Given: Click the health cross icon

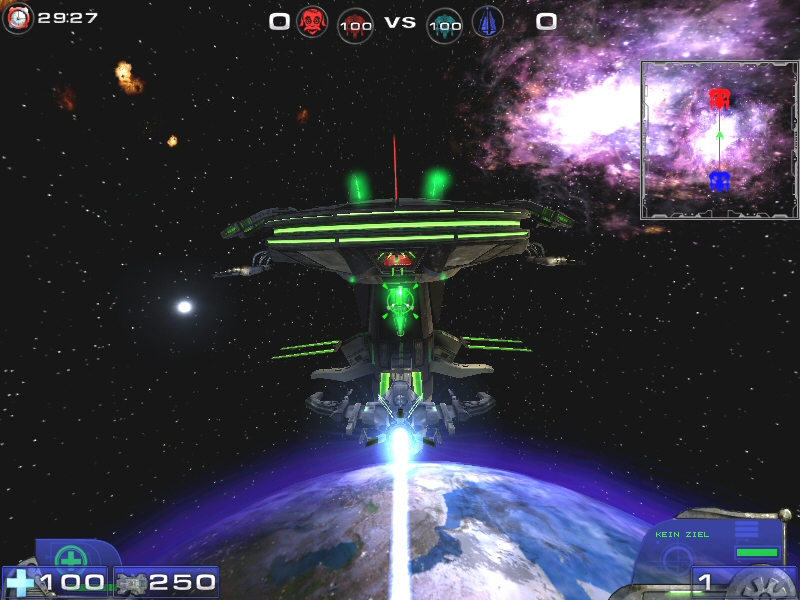Looking at the screenshot, I should coord(19,581).
